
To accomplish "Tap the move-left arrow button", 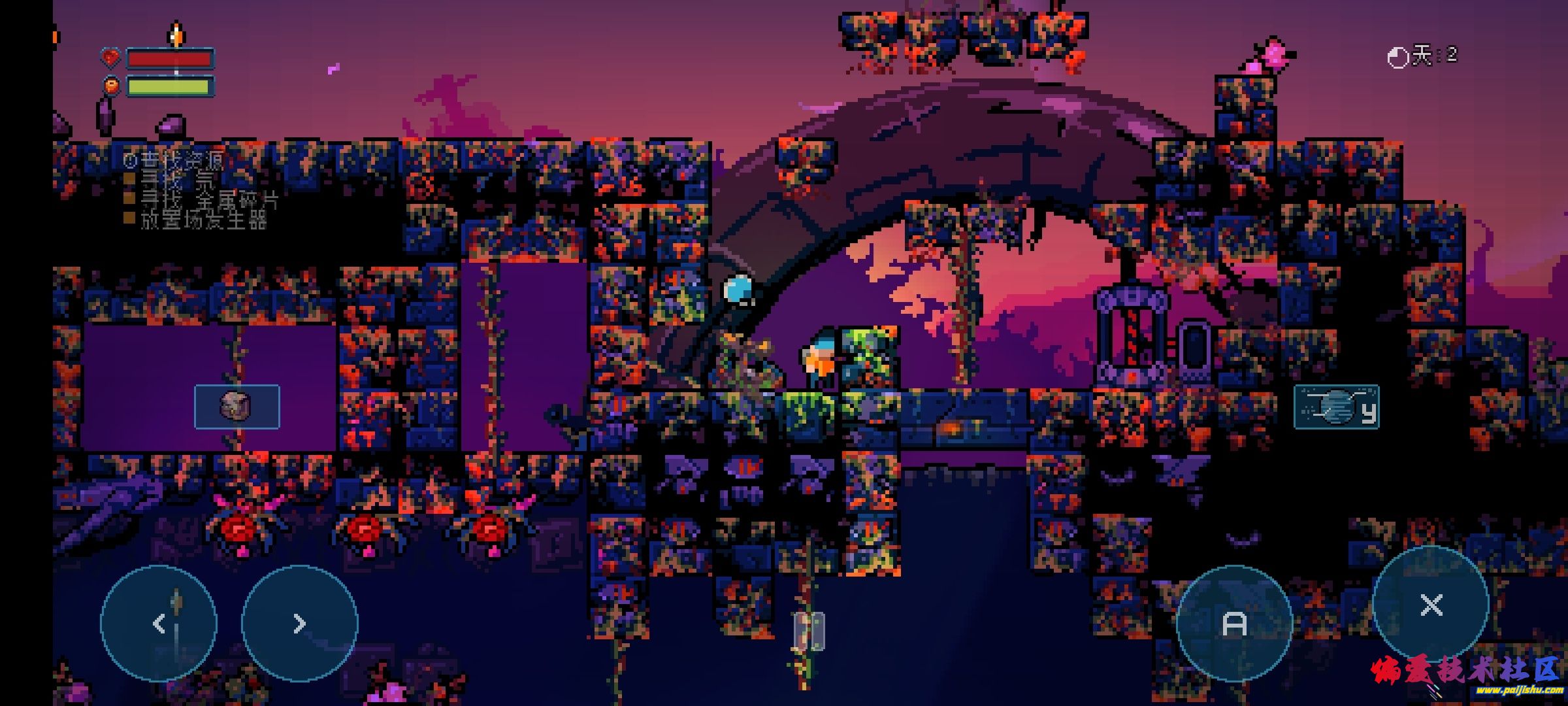I will 159,624.
